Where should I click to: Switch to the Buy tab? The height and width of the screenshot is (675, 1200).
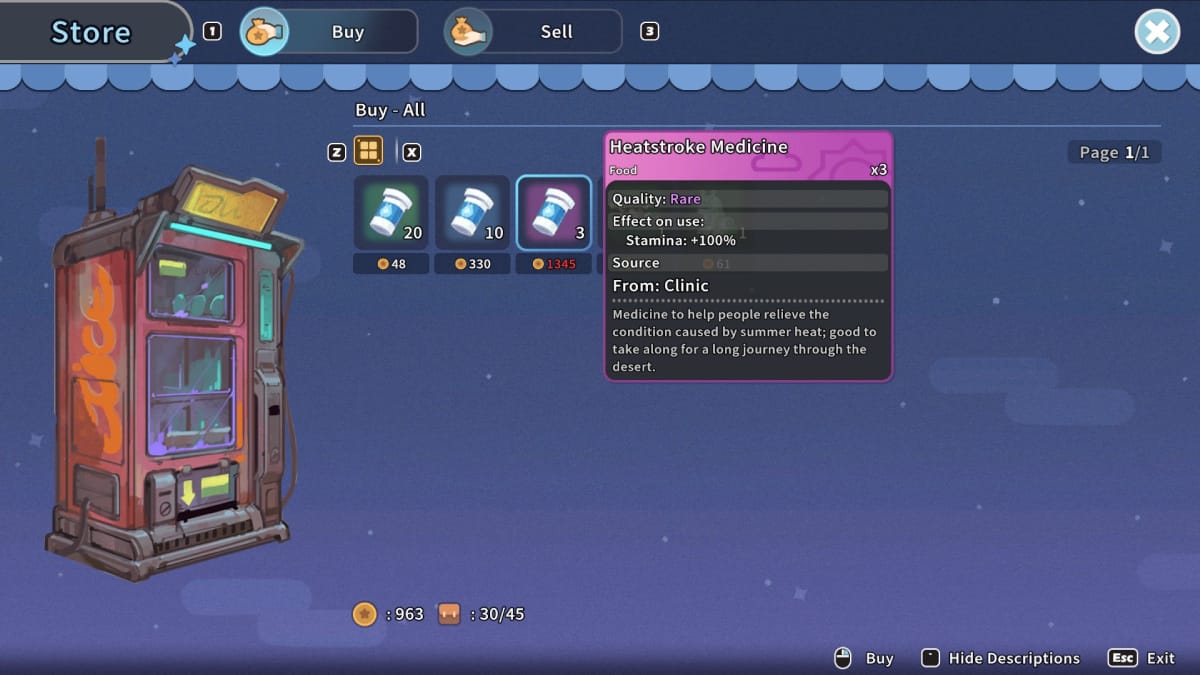pos(329,32)
